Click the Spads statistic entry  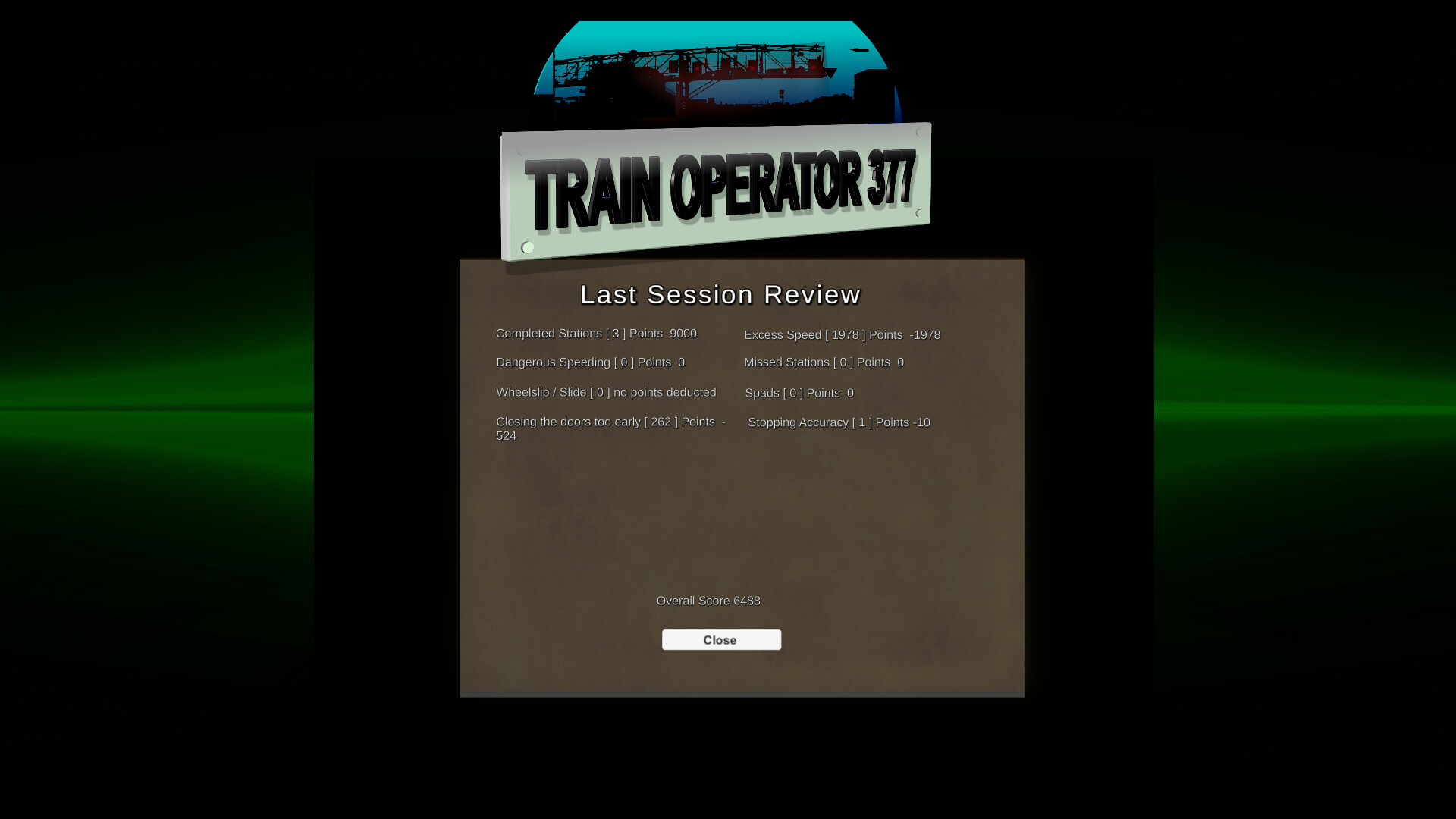pos(799,393)
